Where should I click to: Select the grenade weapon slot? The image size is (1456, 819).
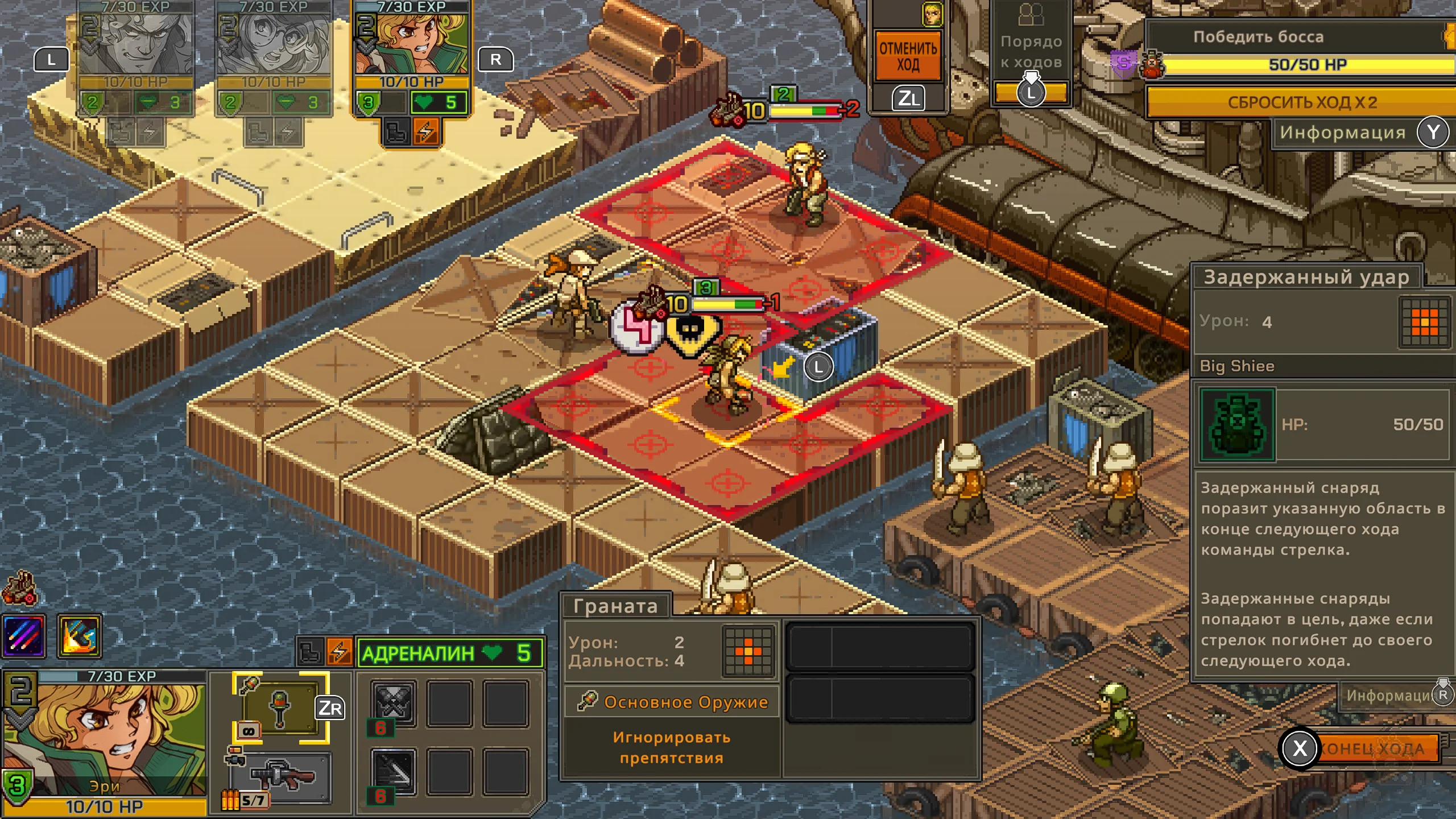(280, 708)
